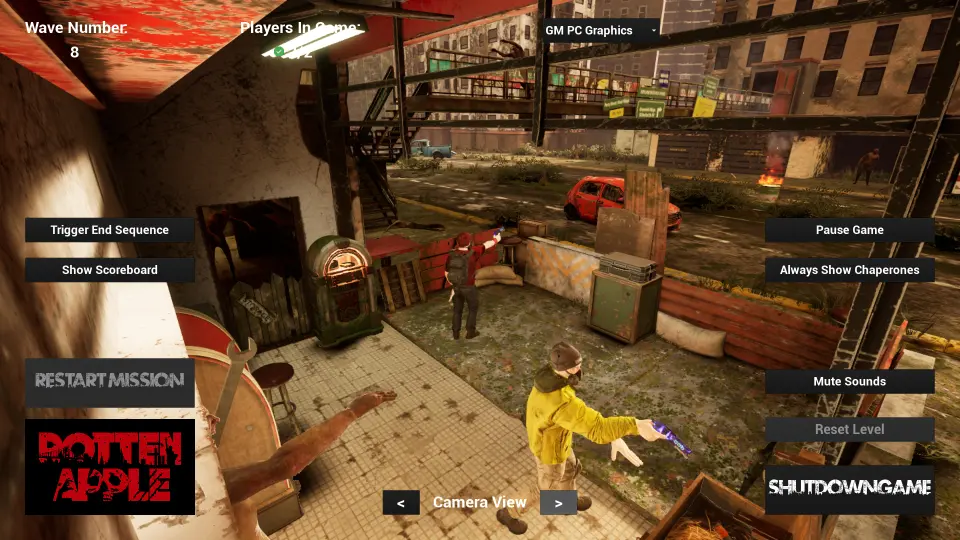
Task: Switch to the previous camera view
Action: pyautogui.click(x=401, y=503)
